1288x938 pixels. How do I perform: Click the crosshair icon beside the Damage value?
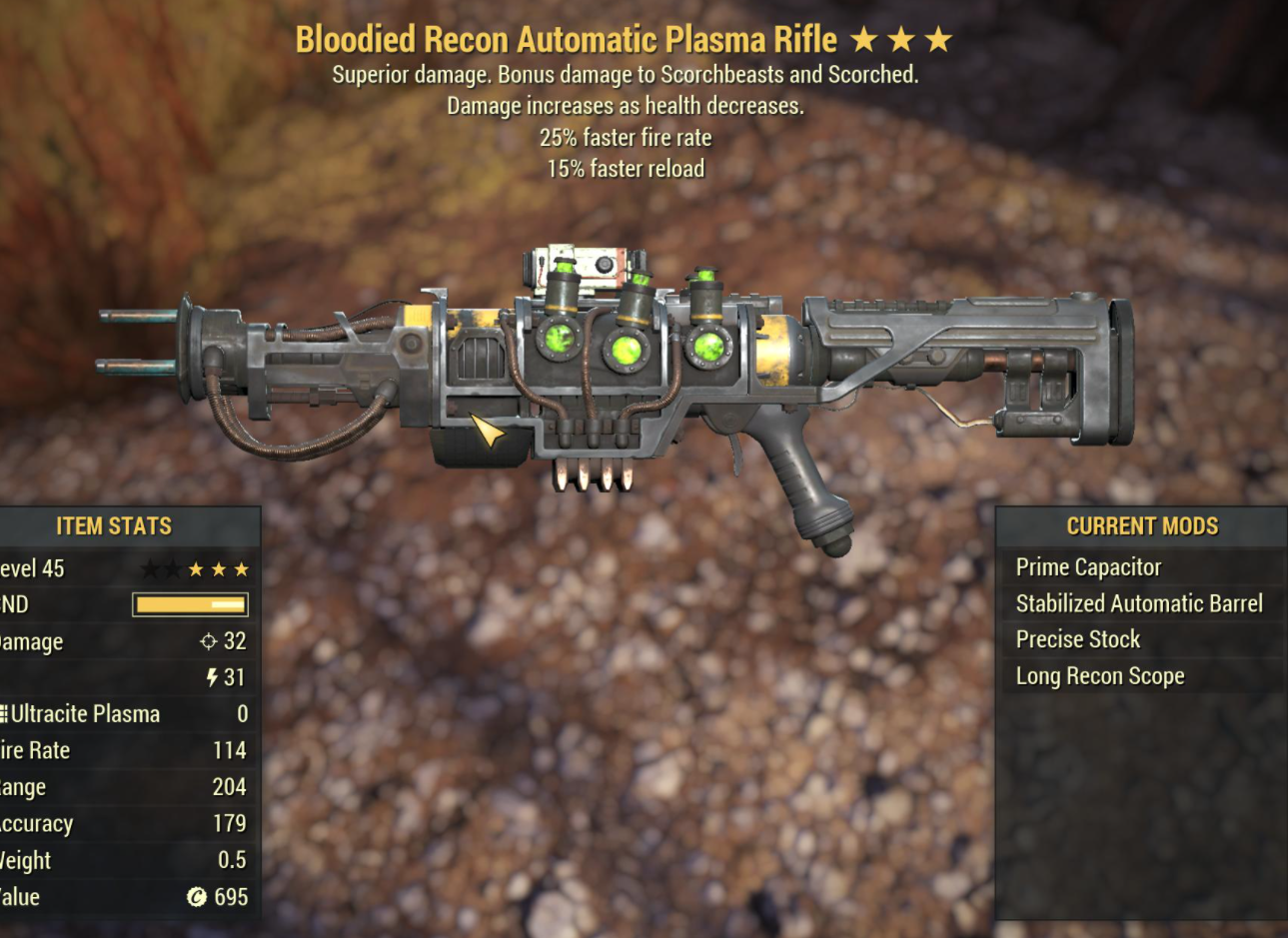point(207,641)
